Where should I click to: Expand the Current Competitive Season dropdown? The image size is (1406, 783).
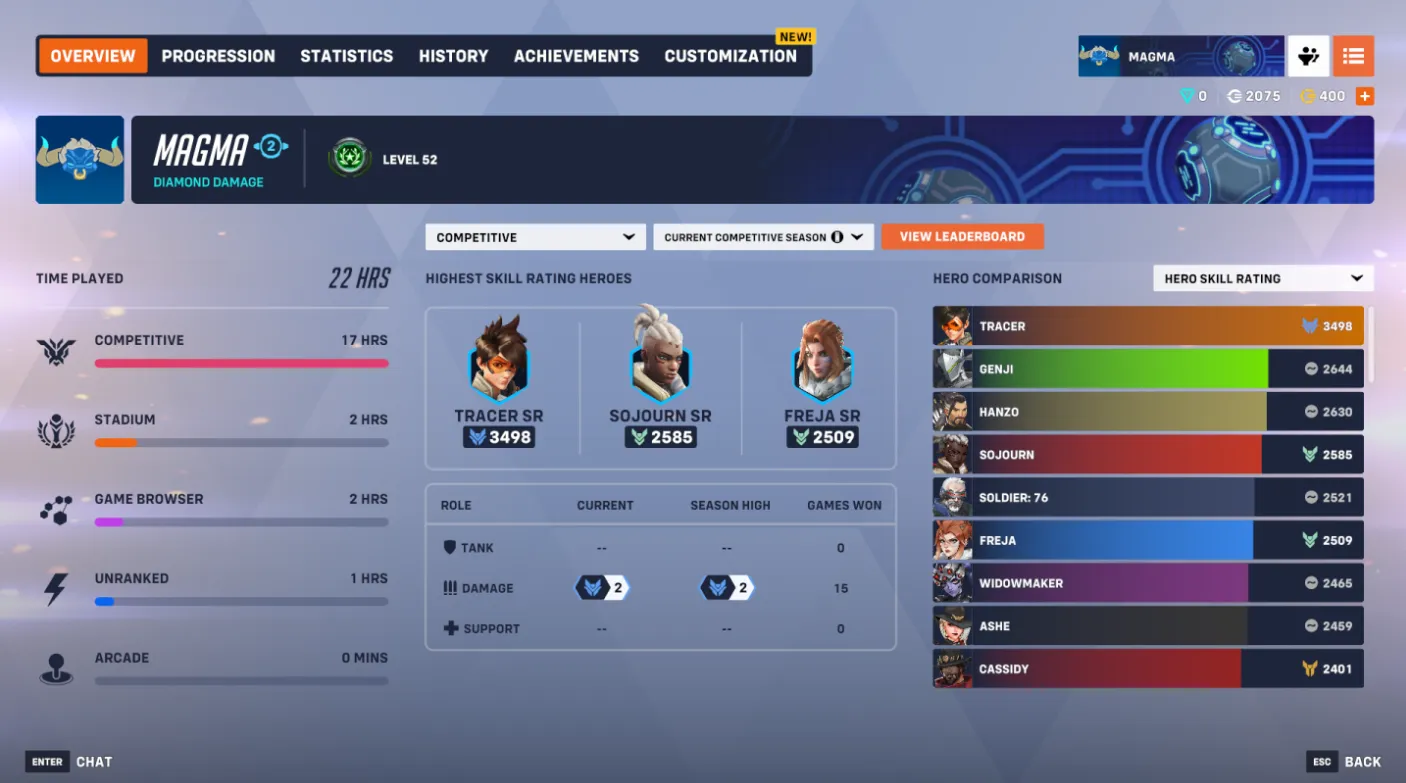coord(763,237)
